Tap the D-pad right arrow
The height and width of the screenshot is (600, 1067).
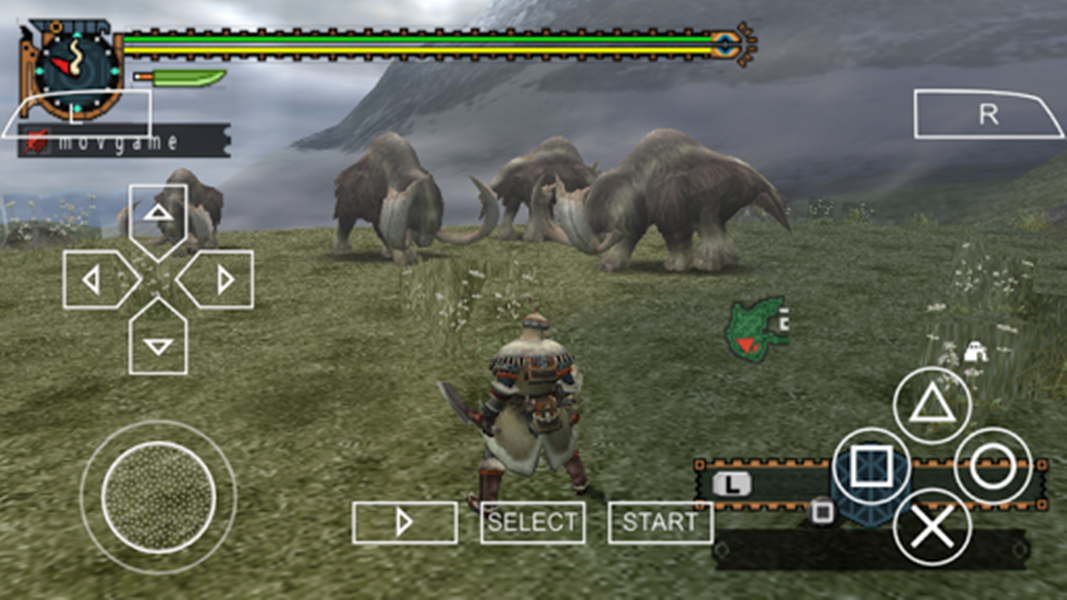pos(219,280)
